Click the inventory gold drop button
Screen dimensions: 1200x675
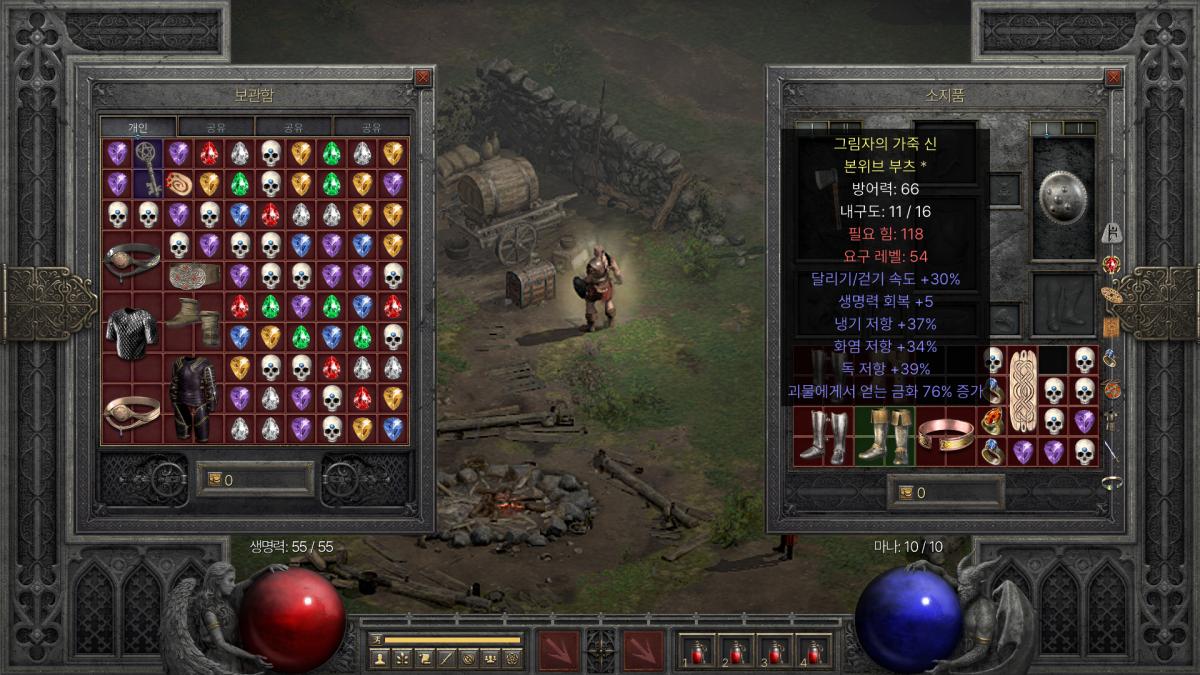(908, 492)
